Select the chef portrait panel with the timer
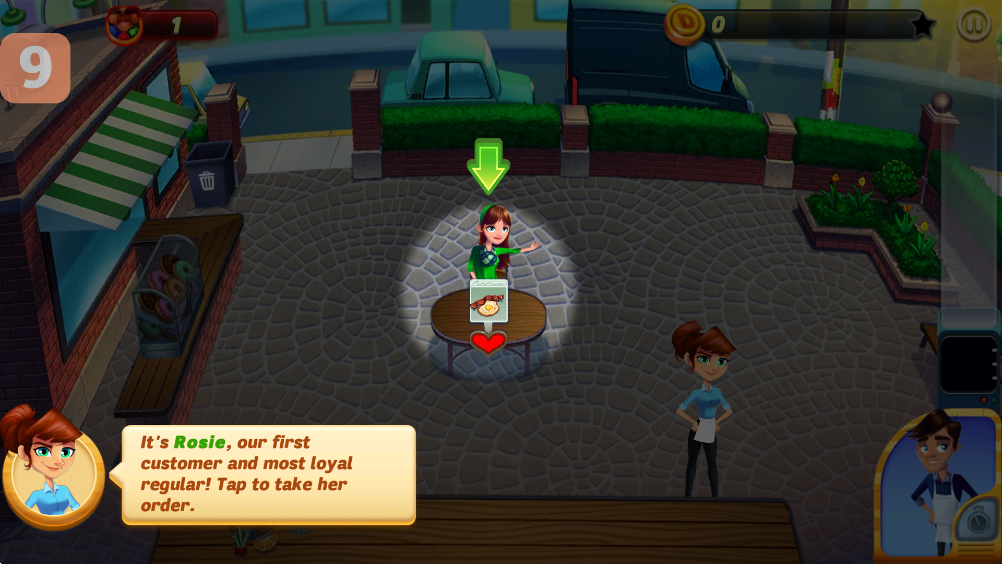 pos(938,487)
